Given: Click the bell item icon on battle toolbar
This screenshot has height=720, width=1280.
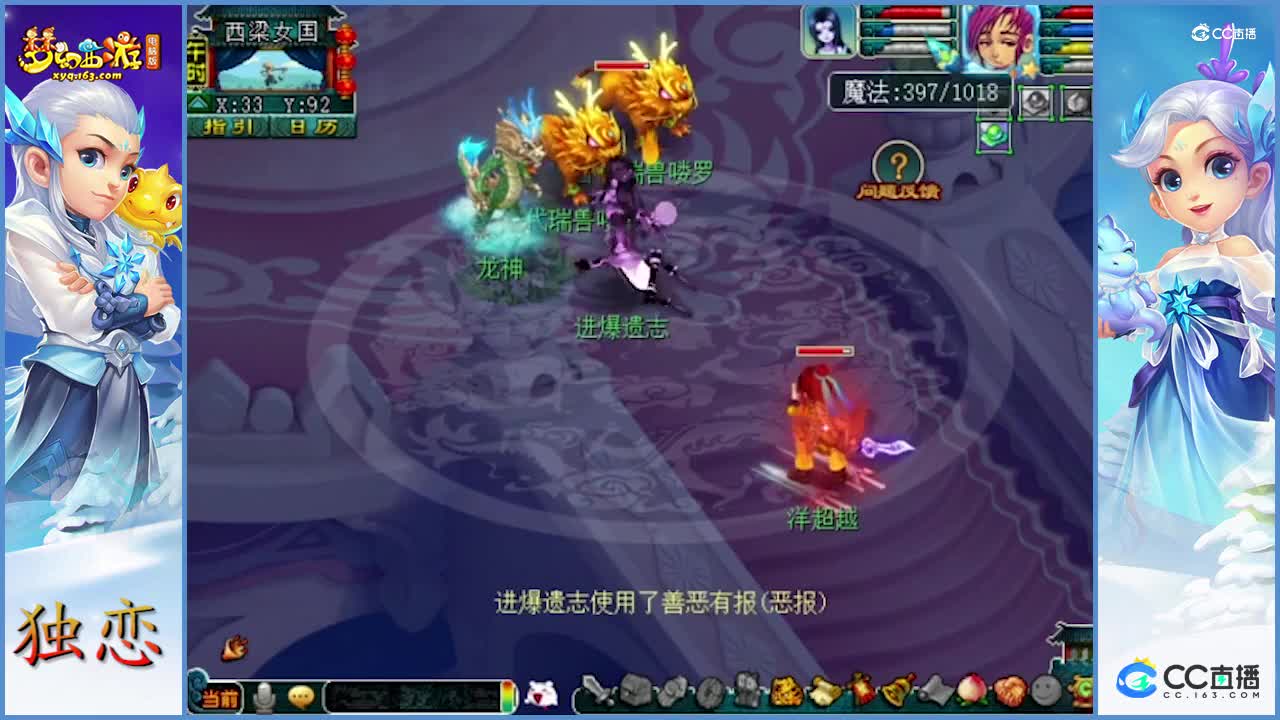Looking at the screenshot, I should (900, 690).
